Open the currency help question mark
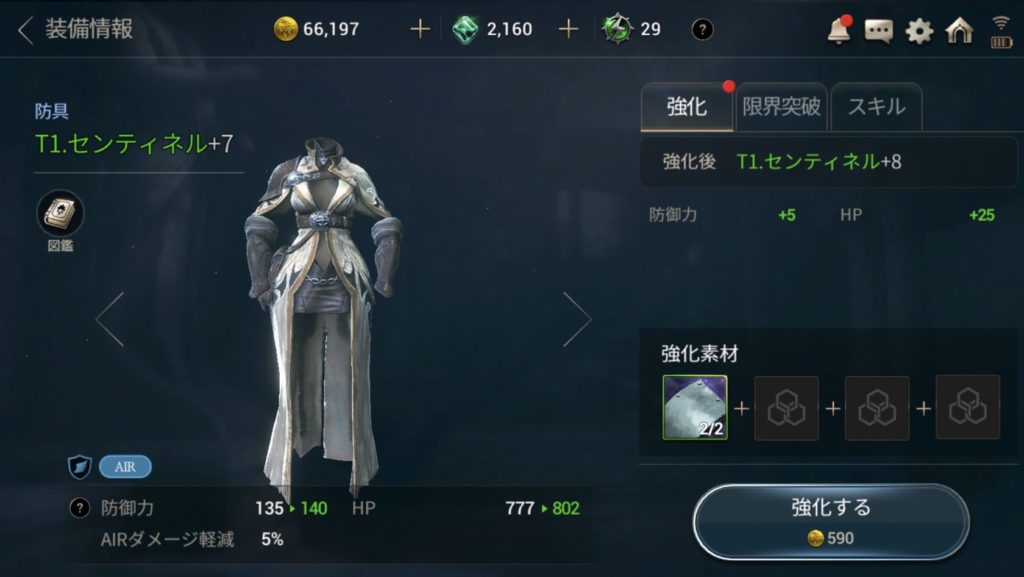1024x577 pixels. click(703, 29)
